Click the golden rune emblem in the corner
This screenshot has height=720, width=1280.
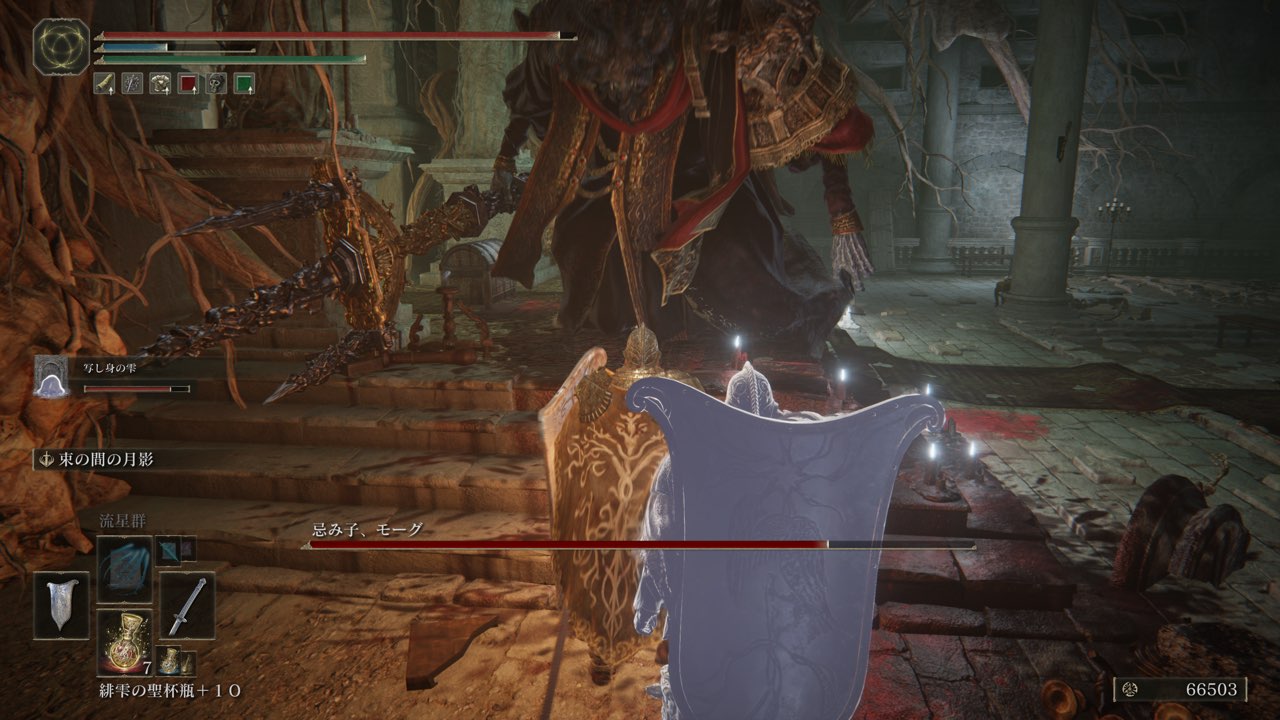[x=61, y=45]
